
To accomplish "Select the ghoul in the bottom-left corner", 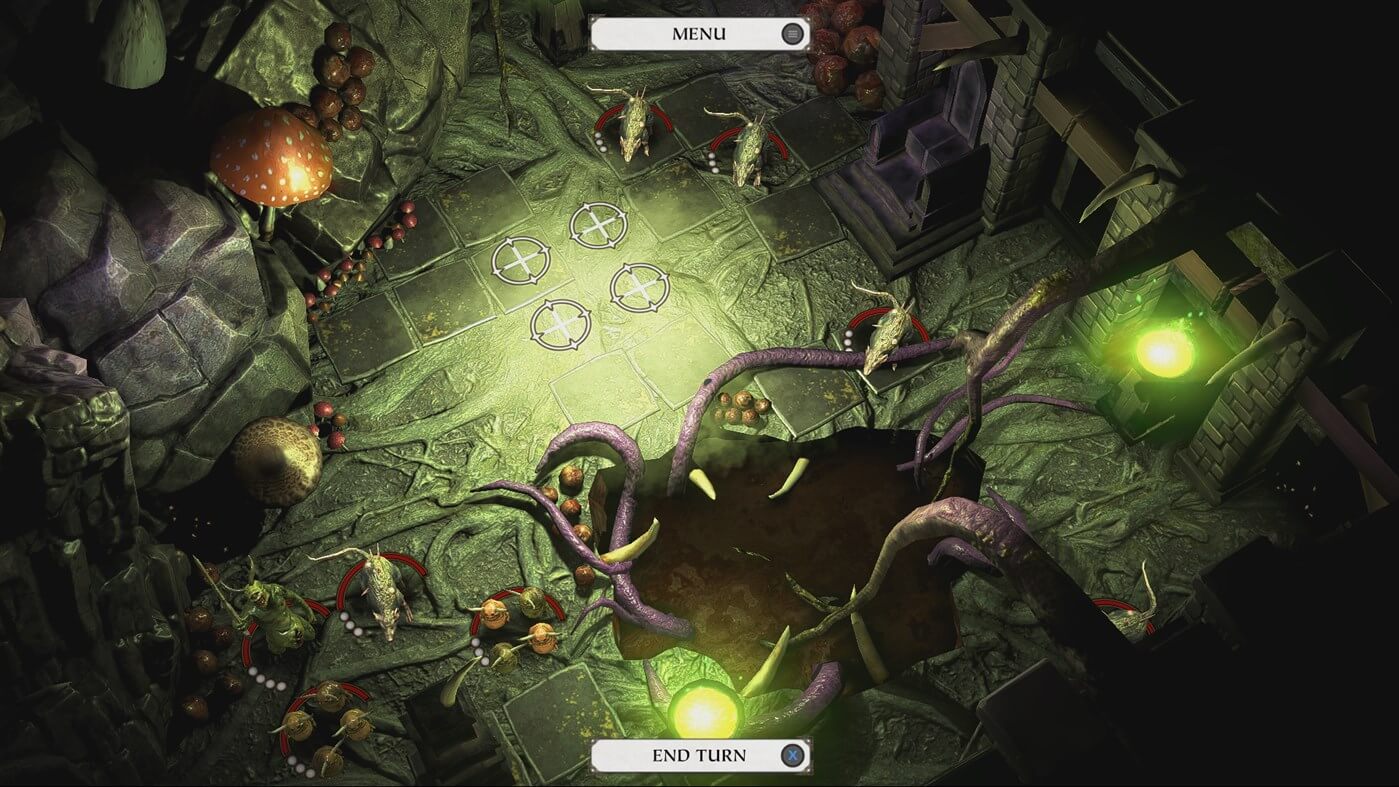I will (x=270, y=615).
